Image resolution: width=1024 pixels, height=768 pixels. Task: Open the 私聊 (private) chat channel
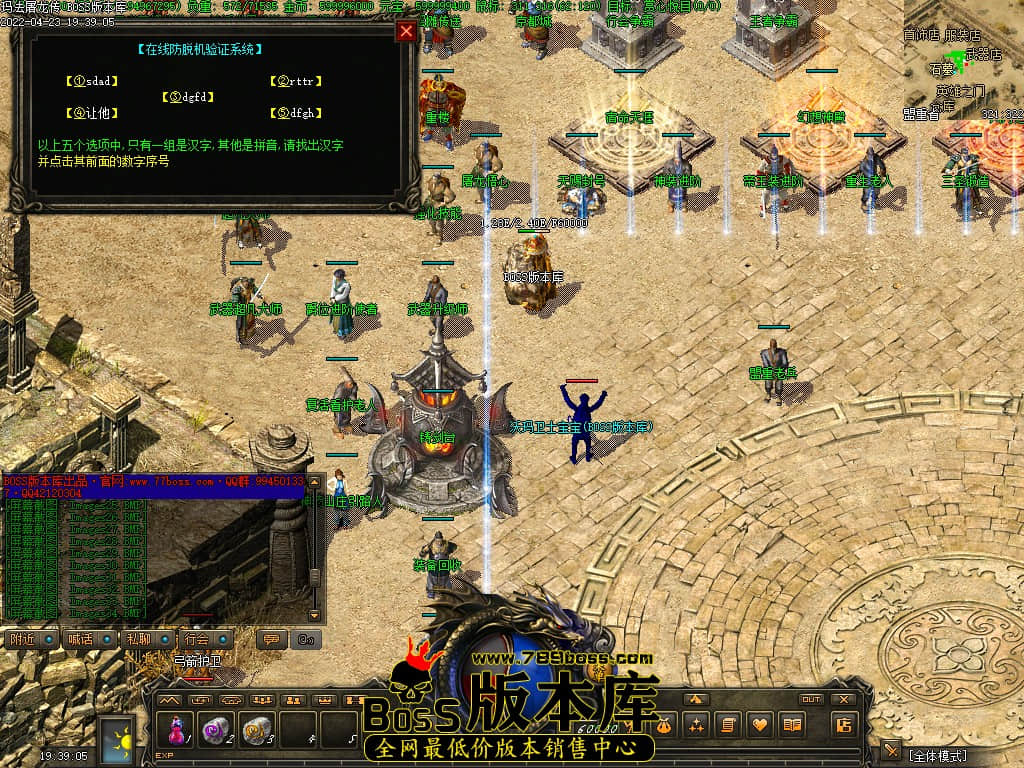[144, 639]
